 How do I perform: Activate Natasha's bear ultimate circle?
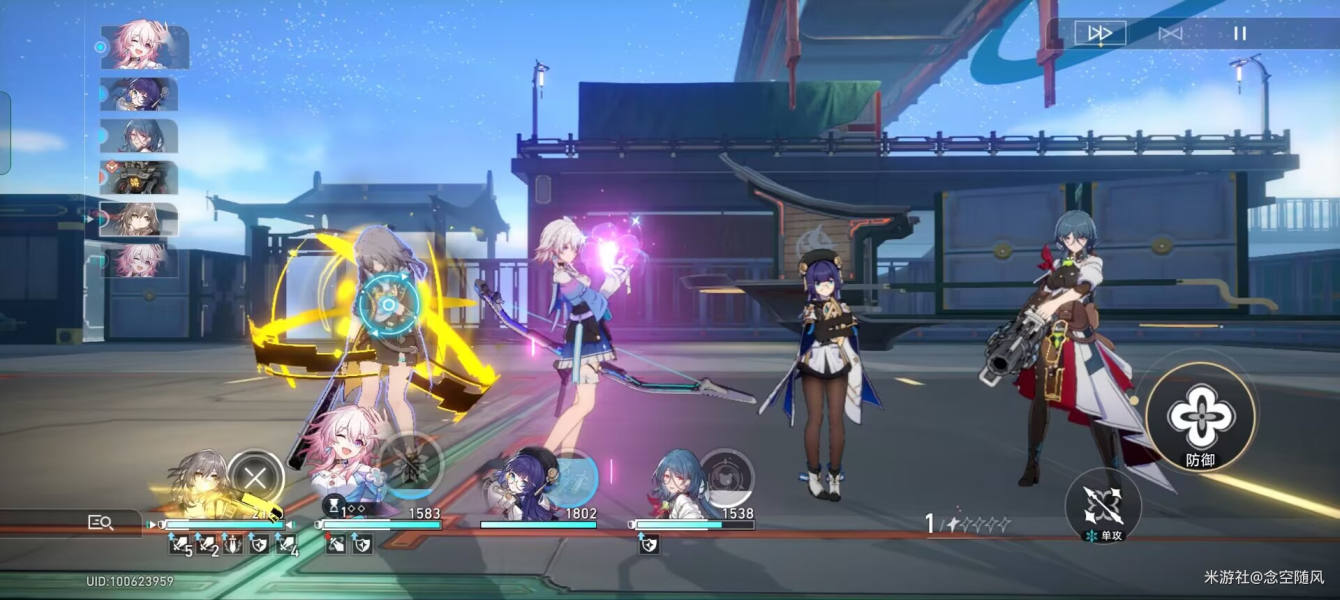pyautogui.click(x=726, y=476)
